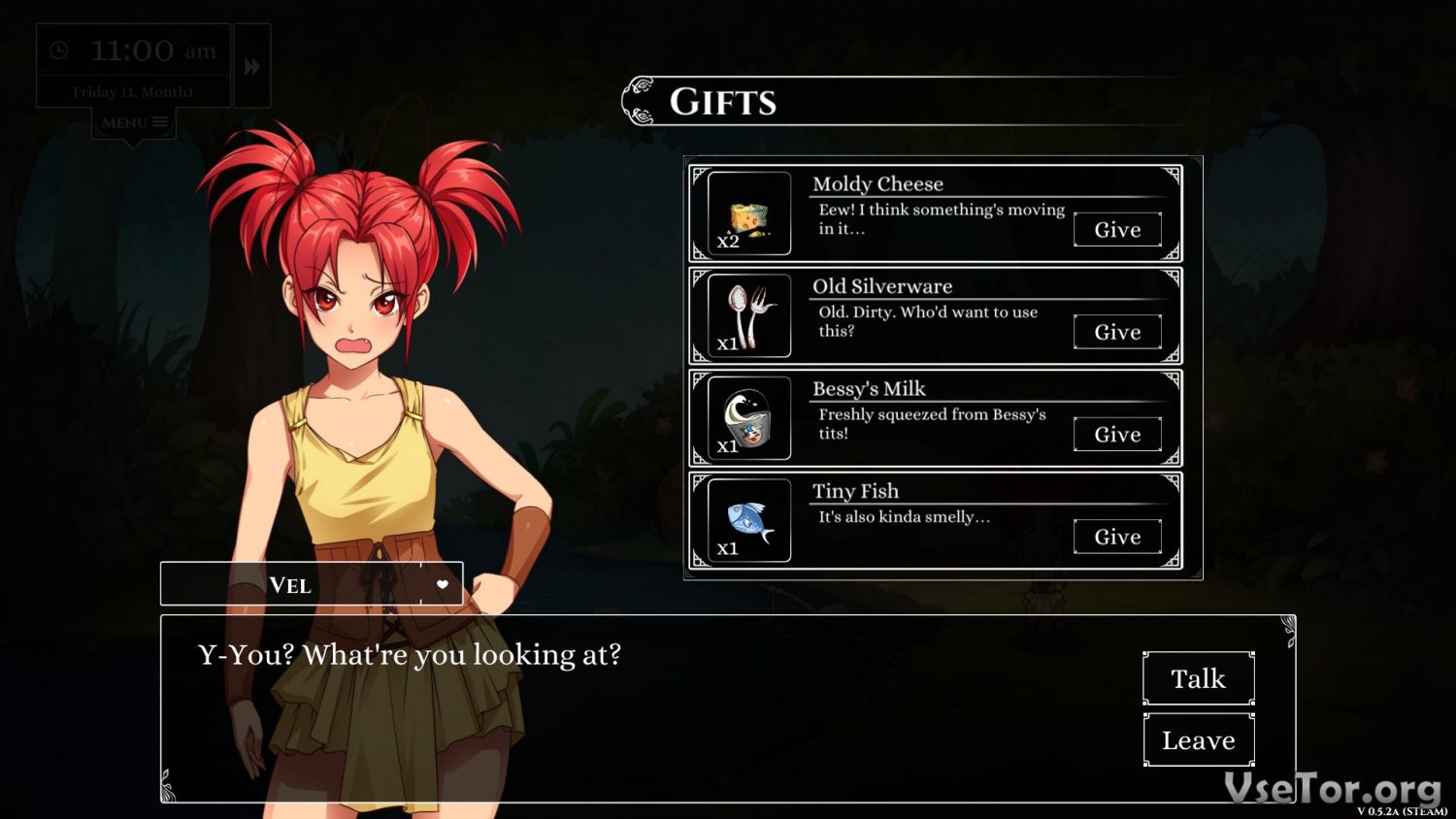This screenshot has width=1456, height=819.
Task: Select the Moldy Cheese item icon
Action: pos(748,214)
